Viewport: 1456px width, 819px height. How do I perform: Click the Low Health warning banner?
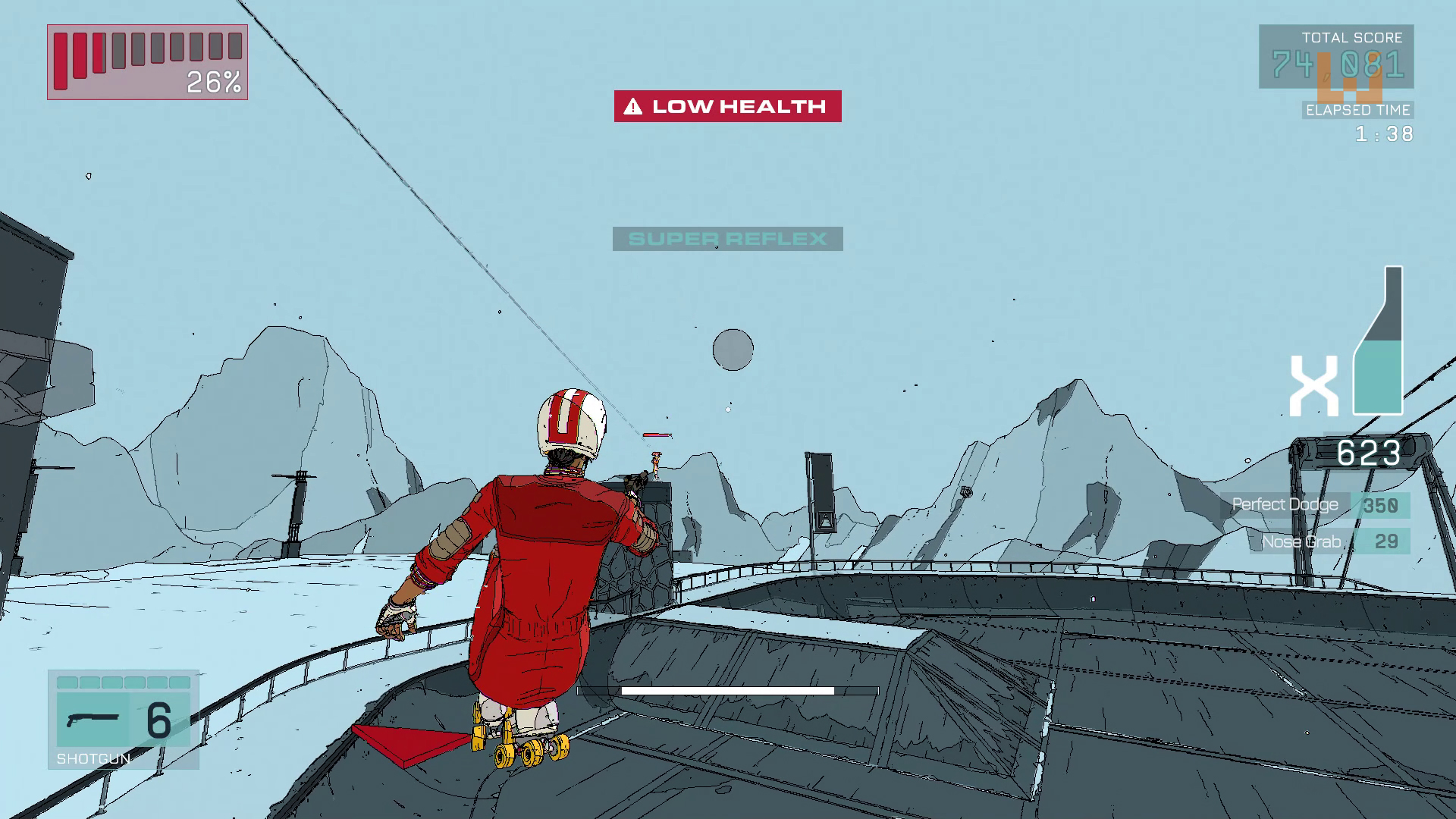tap(727, 106)
